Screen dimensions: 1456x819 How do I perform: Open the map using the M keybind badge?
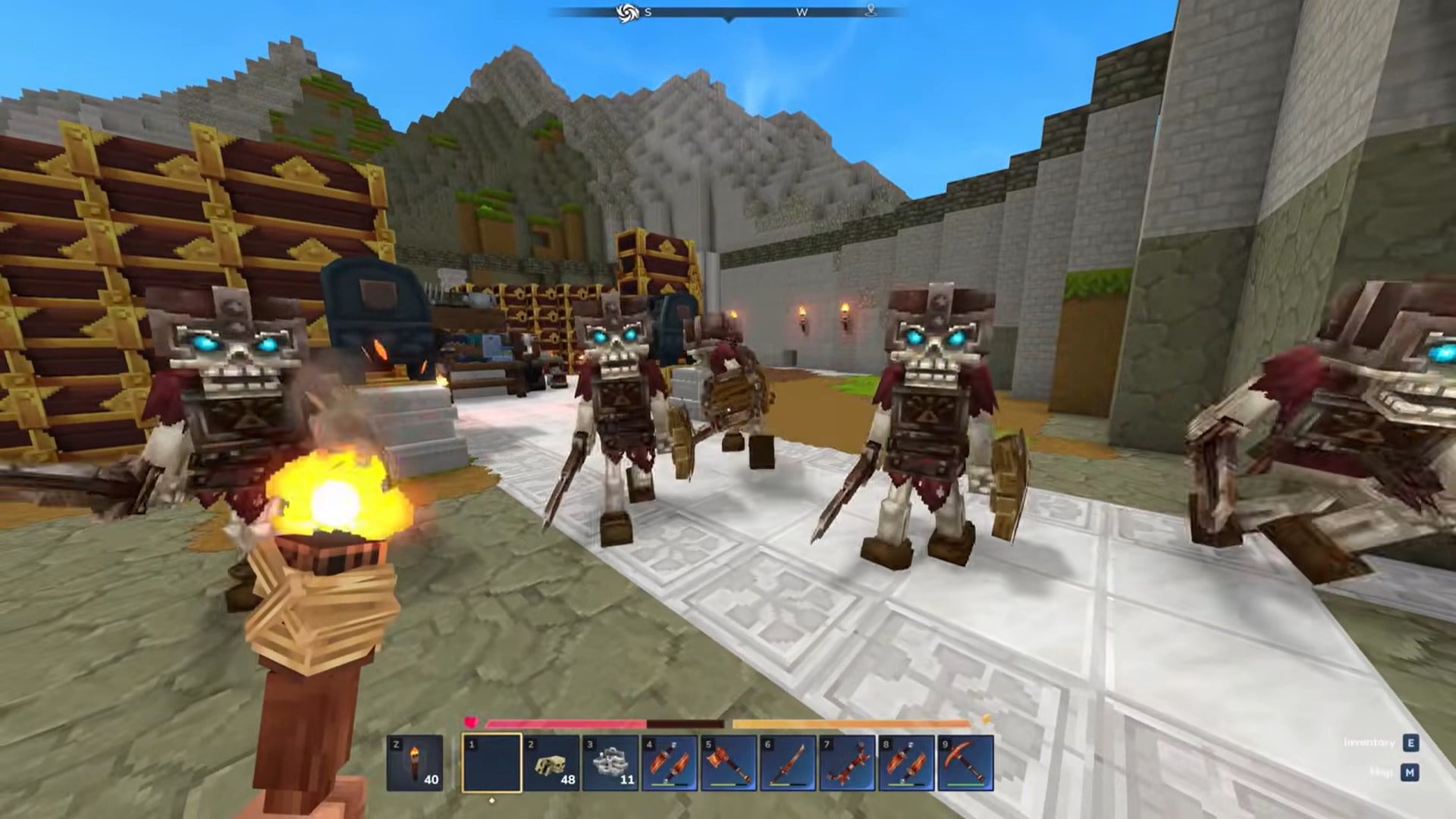[x=1410, y=773]
